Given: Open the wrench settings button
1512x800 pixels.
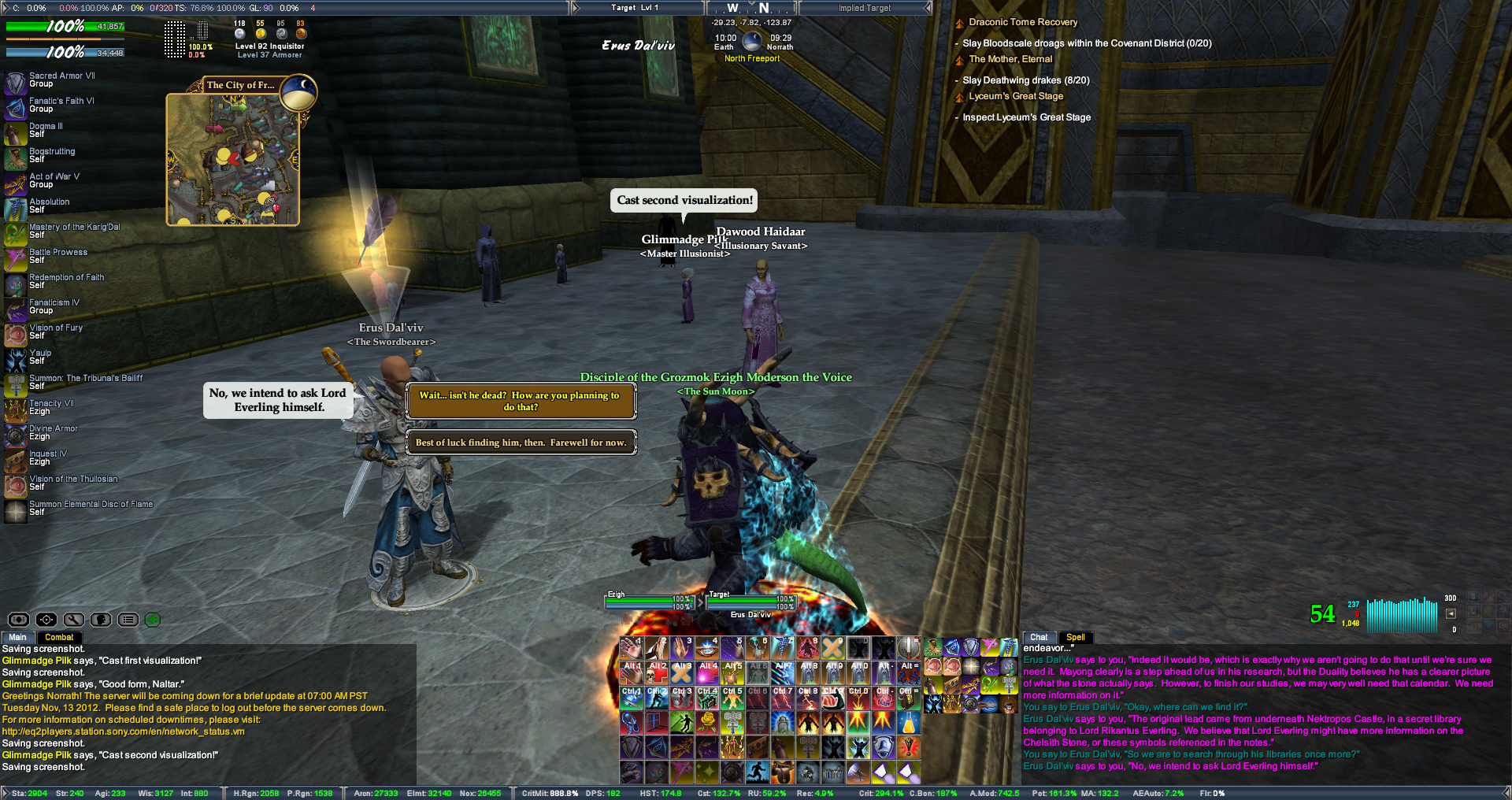Looking at the screenshot, I should [74, 620].
